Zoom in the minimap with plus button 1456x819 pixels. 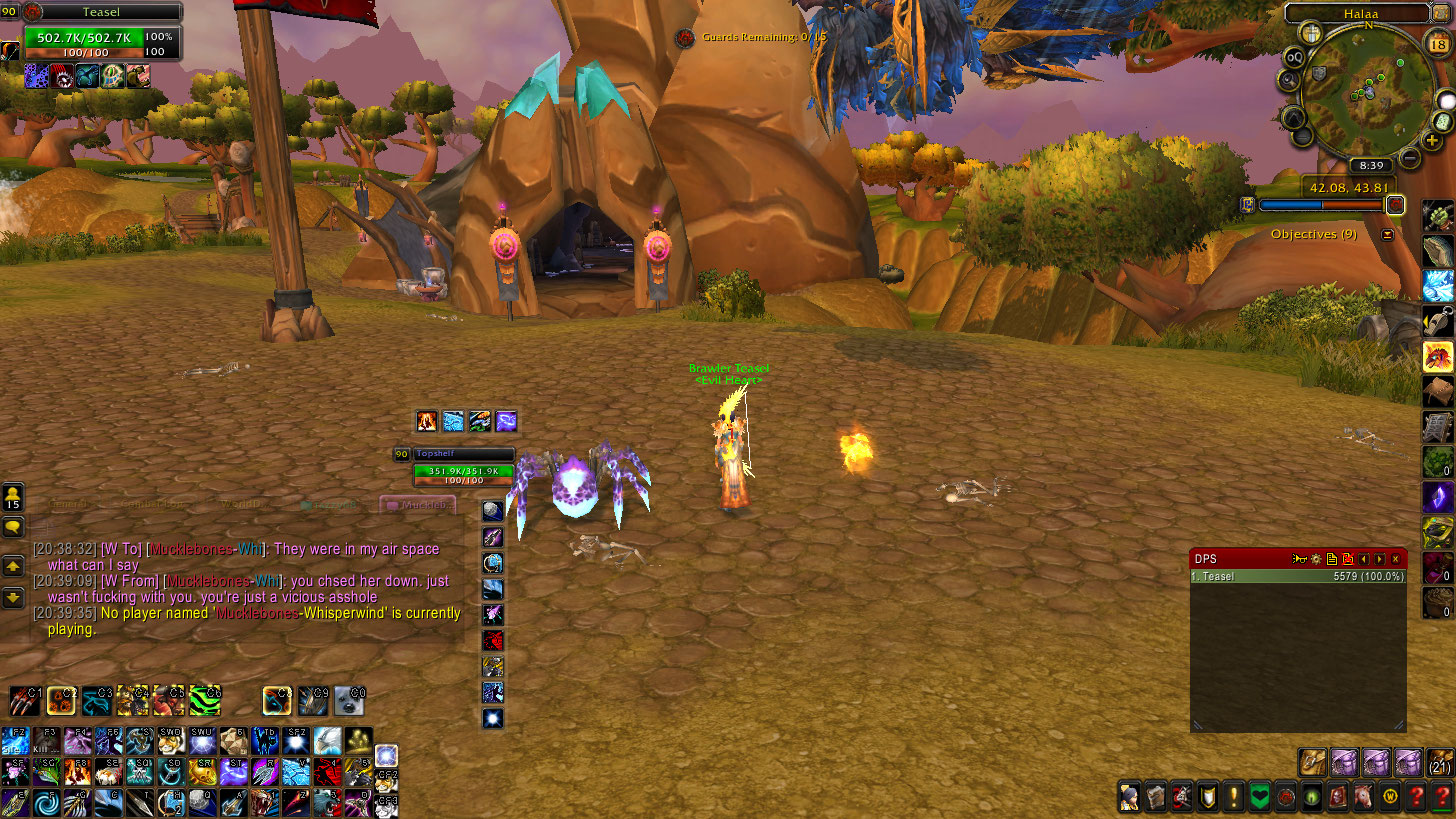pos(1434,141)
